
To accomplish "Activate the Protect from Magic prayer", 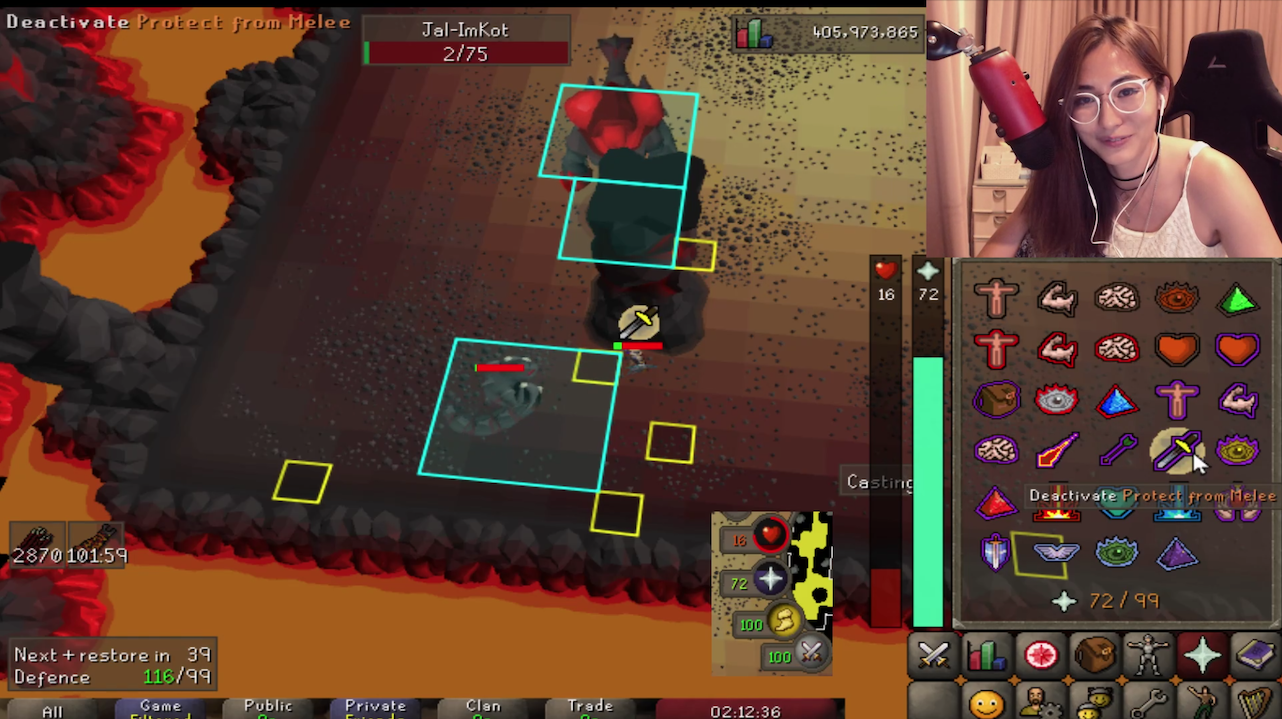I will tap(1057, 451).
